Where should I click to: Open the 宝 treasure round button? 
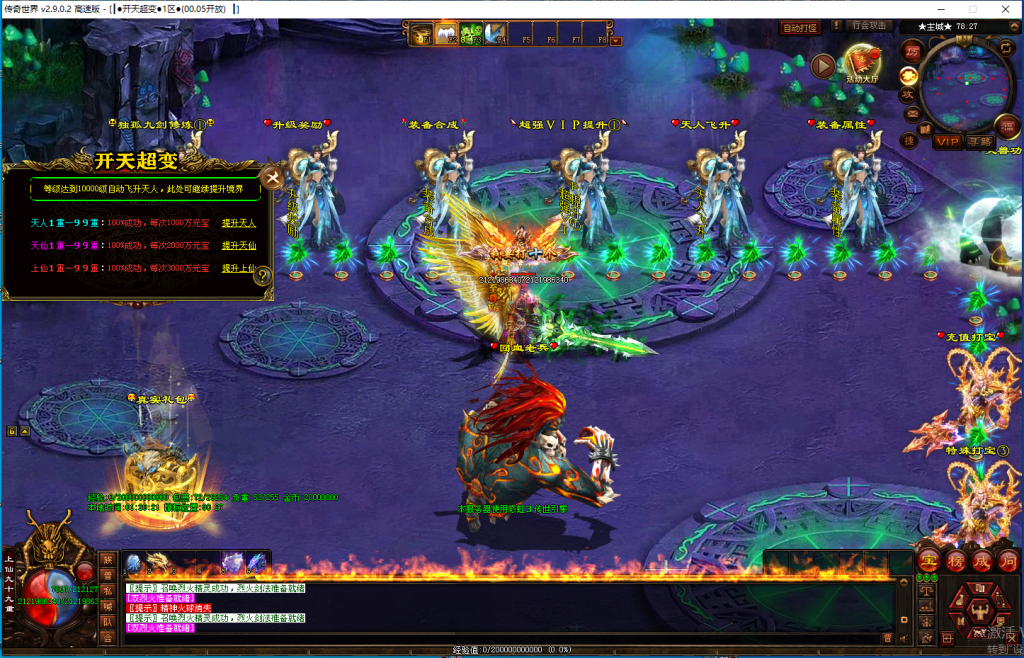point(929,560)
